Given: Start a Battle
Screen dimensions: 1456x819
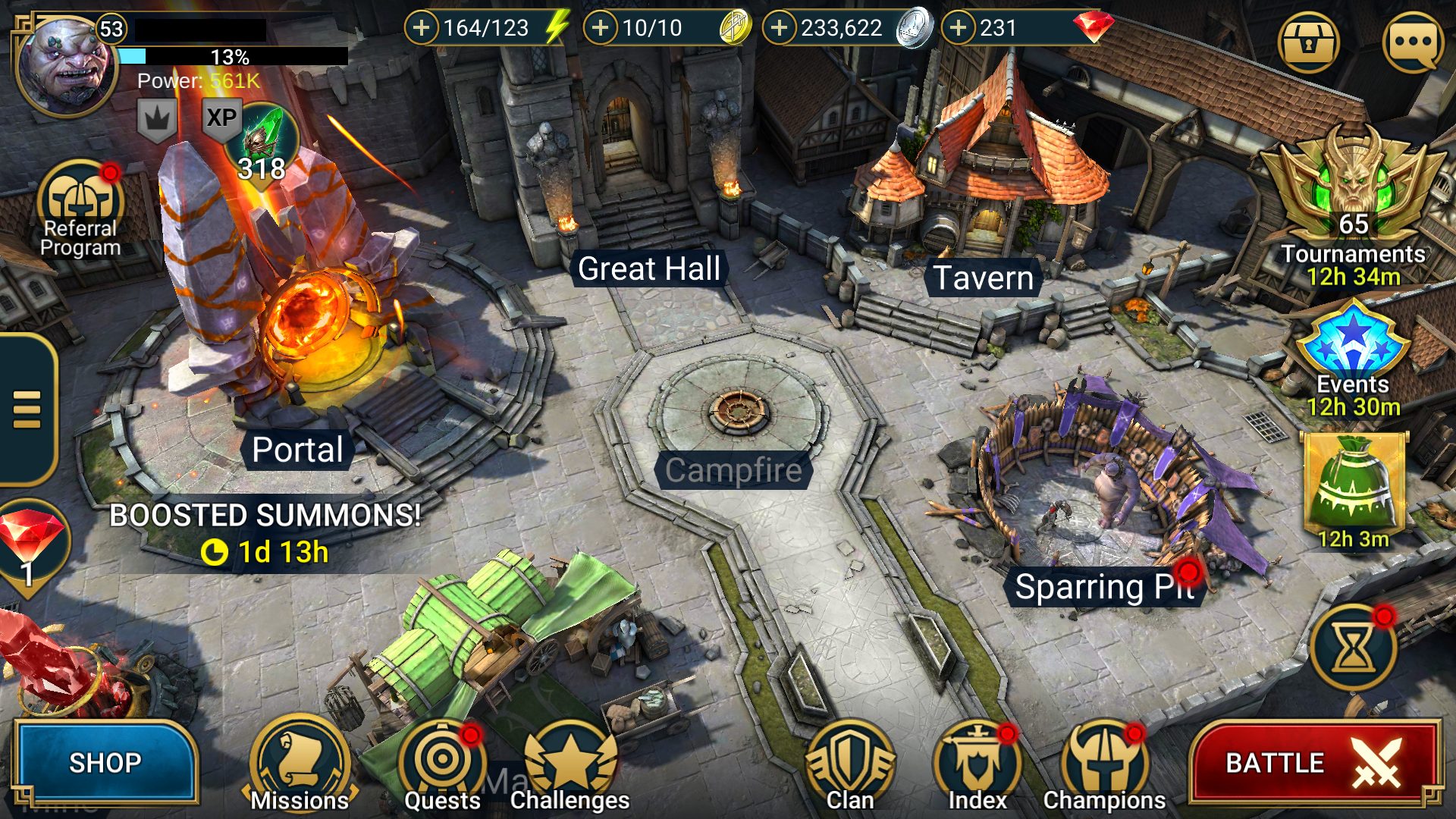Looking at the screenshot, I should coord(1314,762).
